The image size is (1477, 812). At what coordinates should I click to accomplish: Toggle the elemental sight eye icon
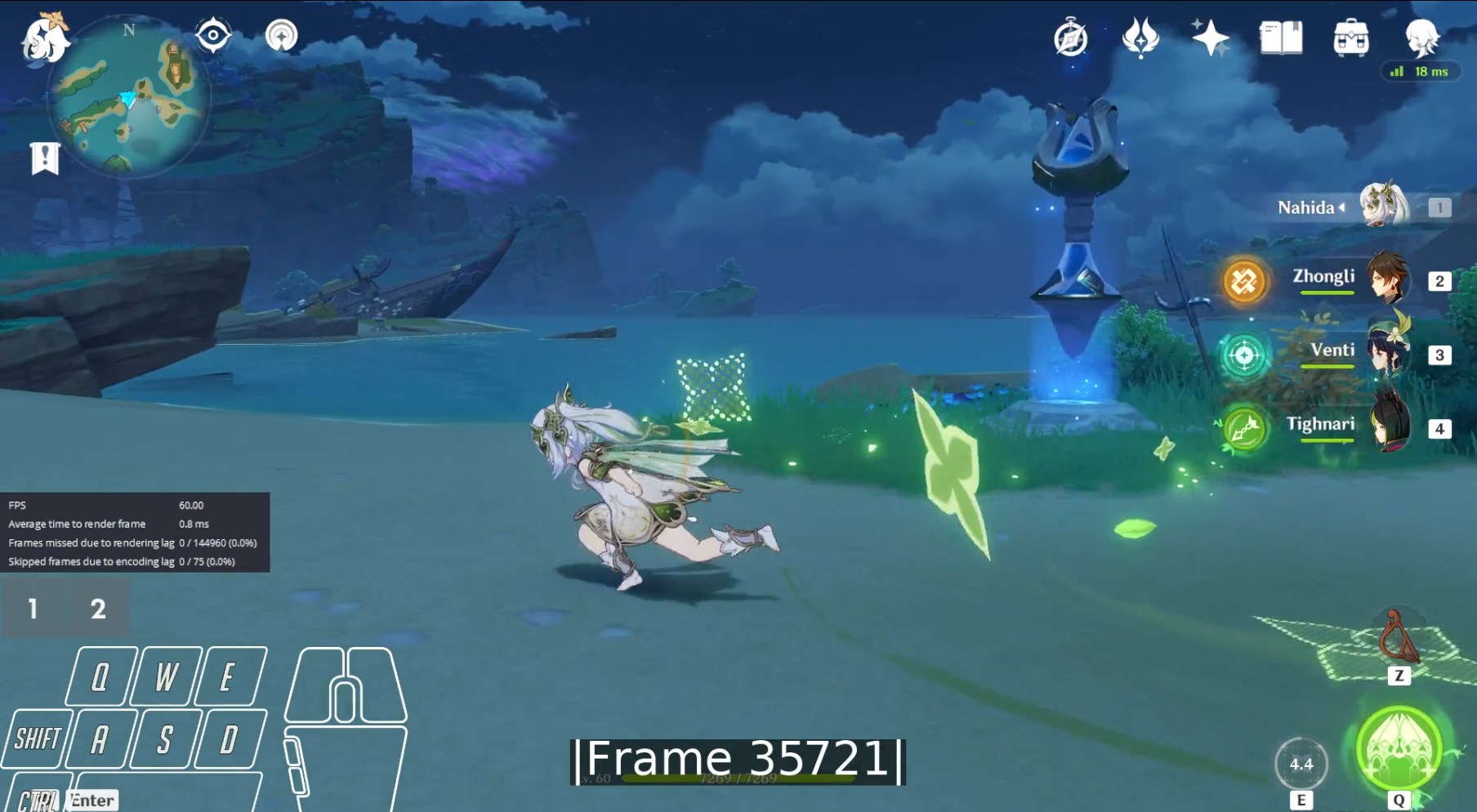point(213,35)
